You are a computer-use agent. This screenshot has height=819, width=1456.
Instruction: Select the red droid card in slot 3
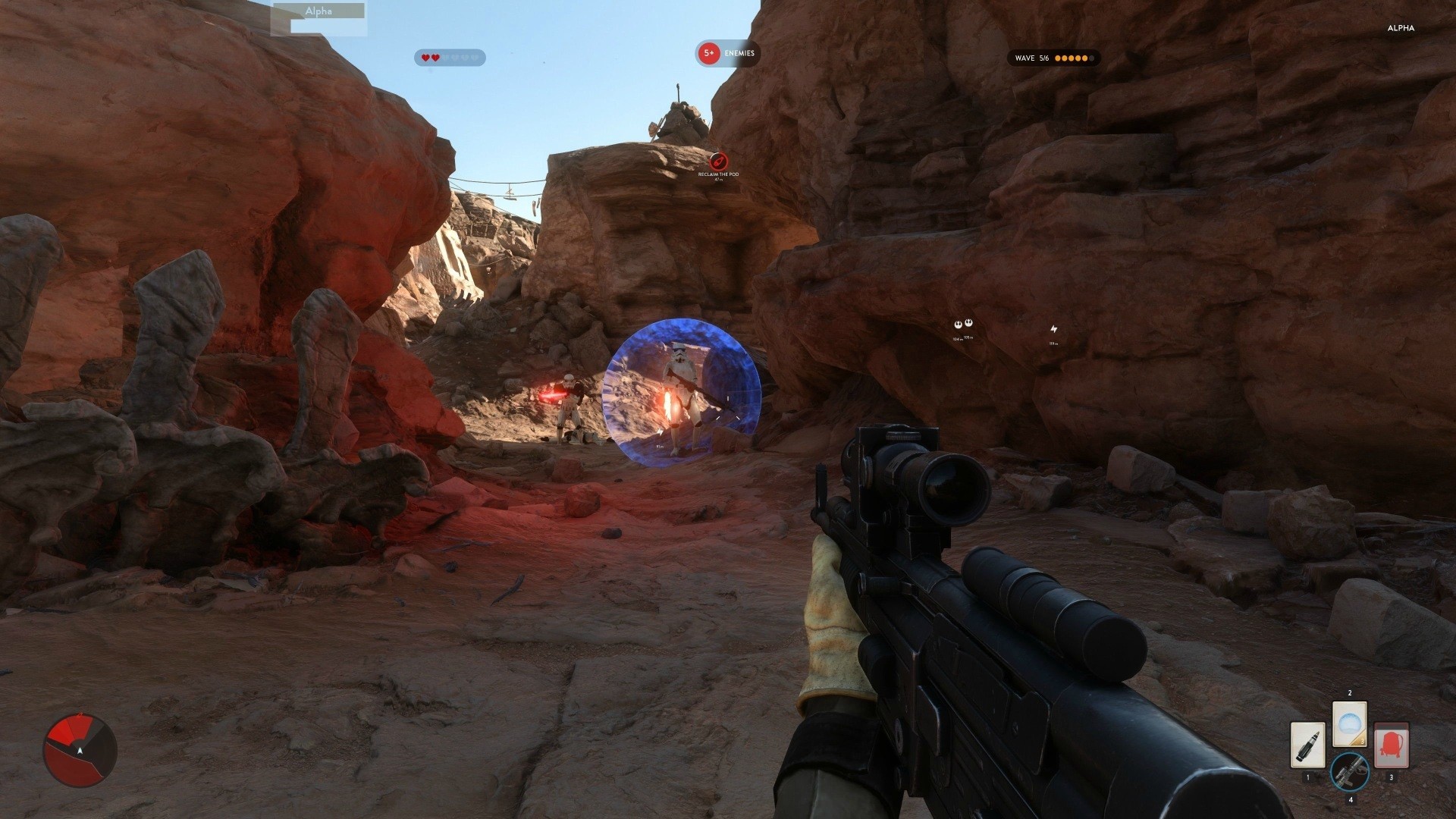(x=1392, y=745)
